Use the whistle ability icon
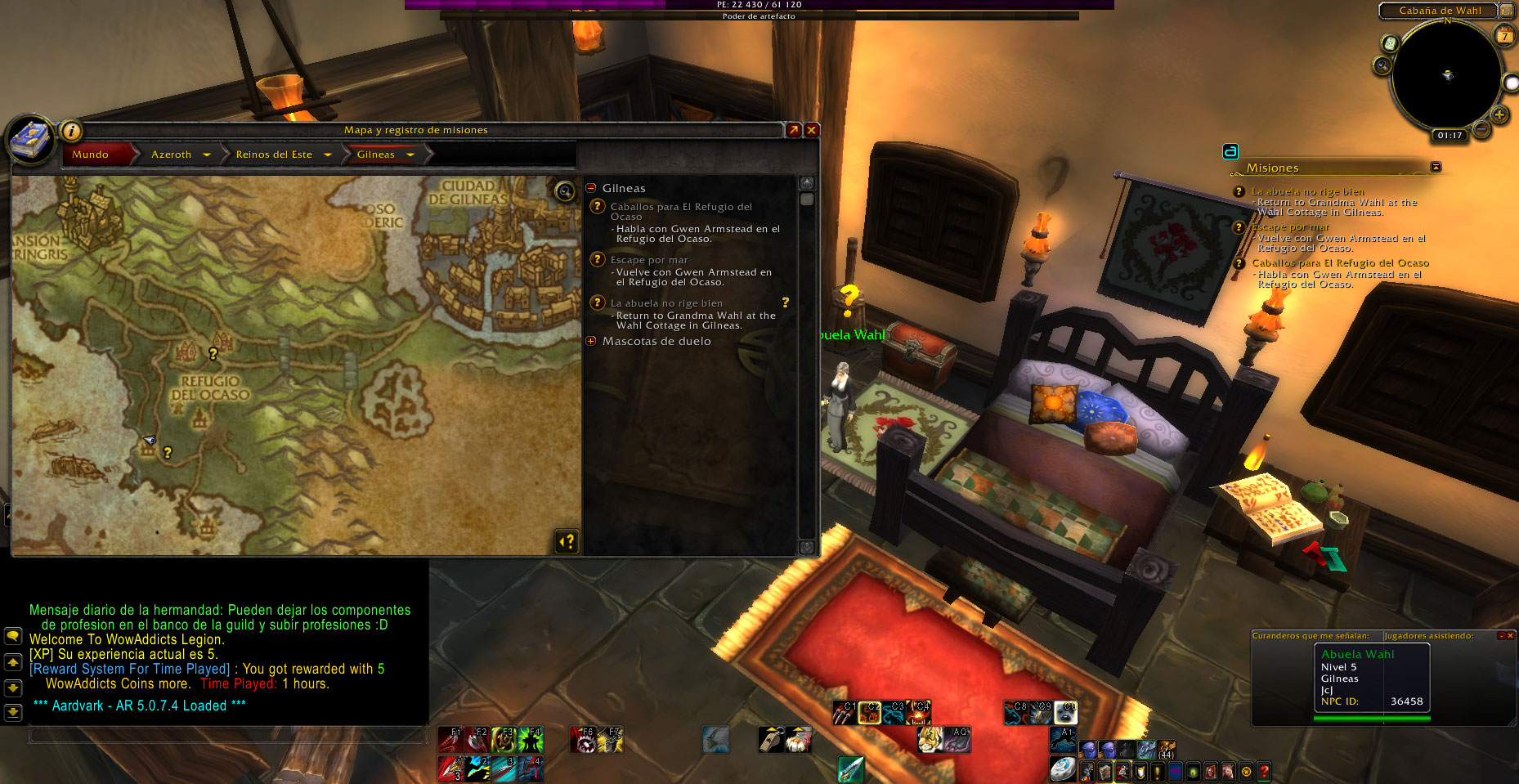 [x=771, y=739]
